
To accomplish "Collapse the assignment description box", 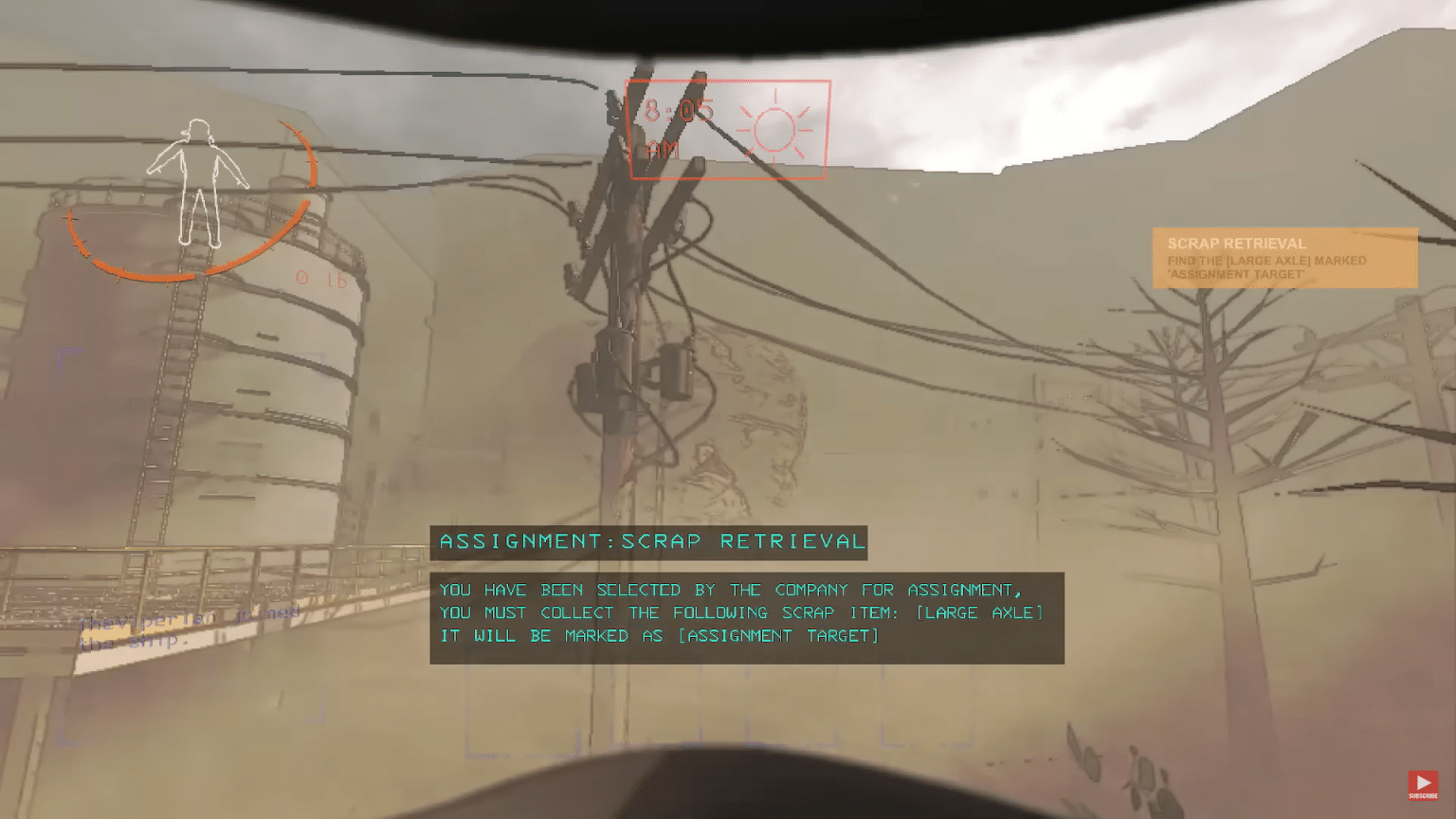I will (747, 616).
